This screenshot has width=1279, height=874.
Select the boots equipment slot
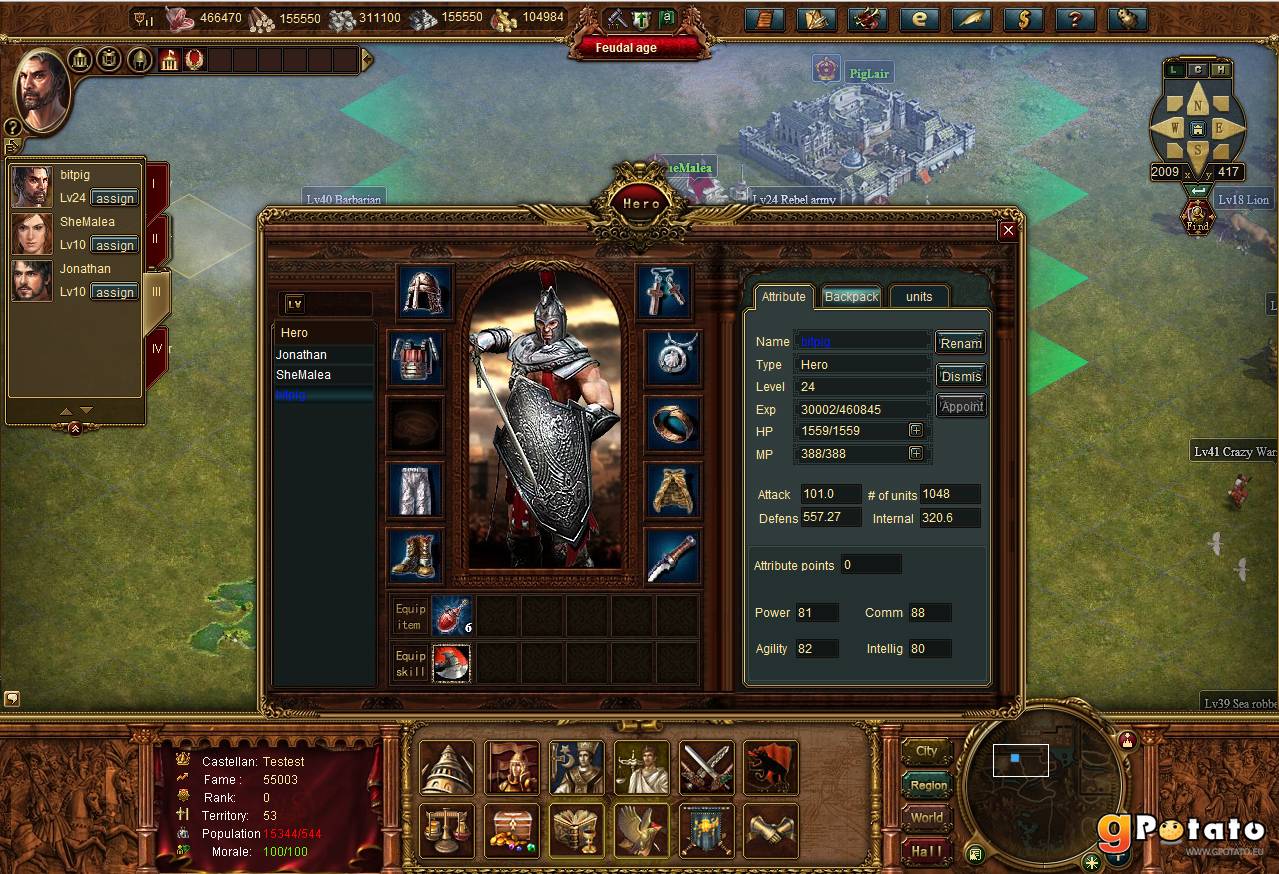coord(414,555)
